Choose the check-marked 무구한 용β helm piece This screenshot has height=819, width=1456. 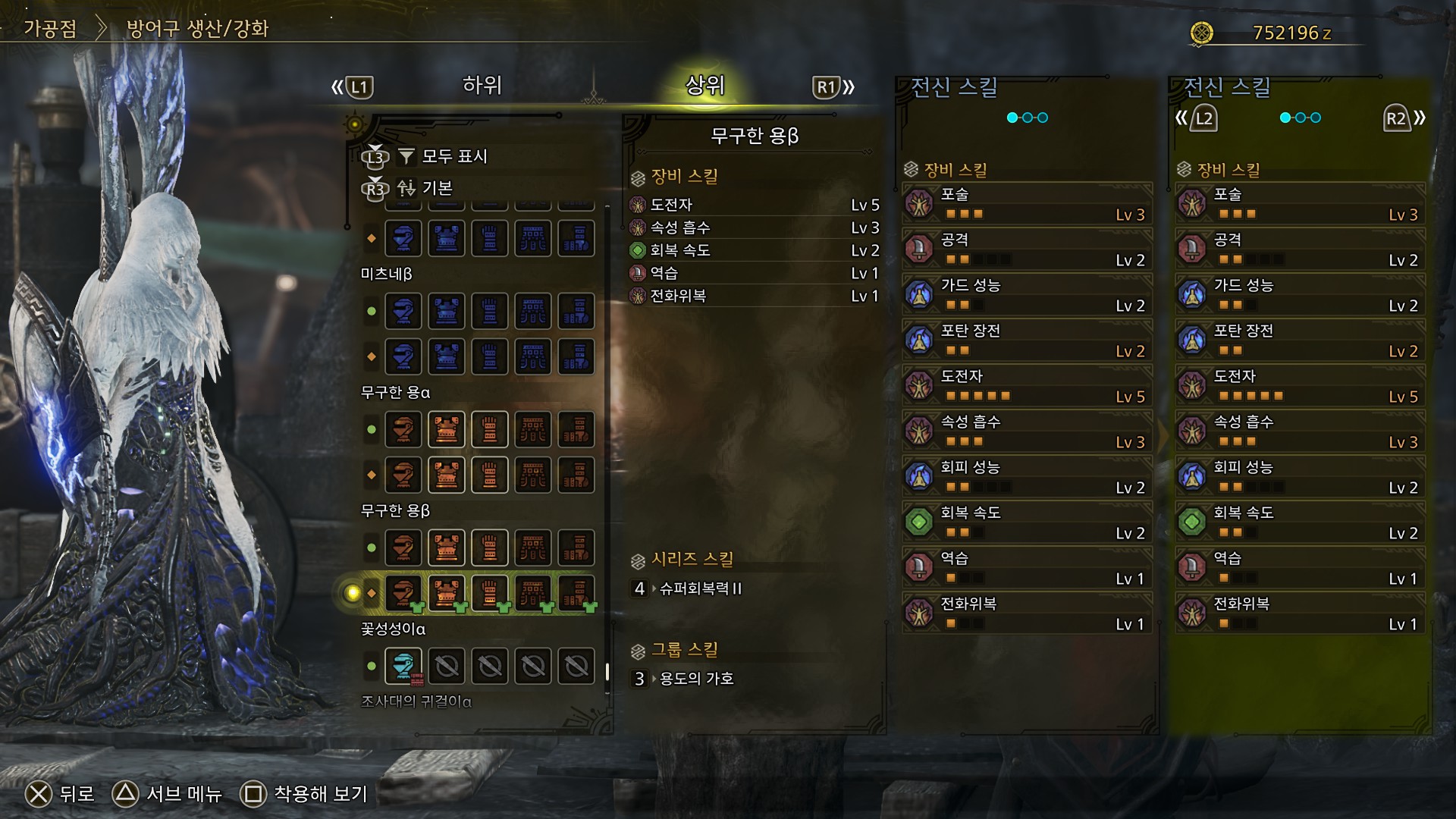coord(403,593)
